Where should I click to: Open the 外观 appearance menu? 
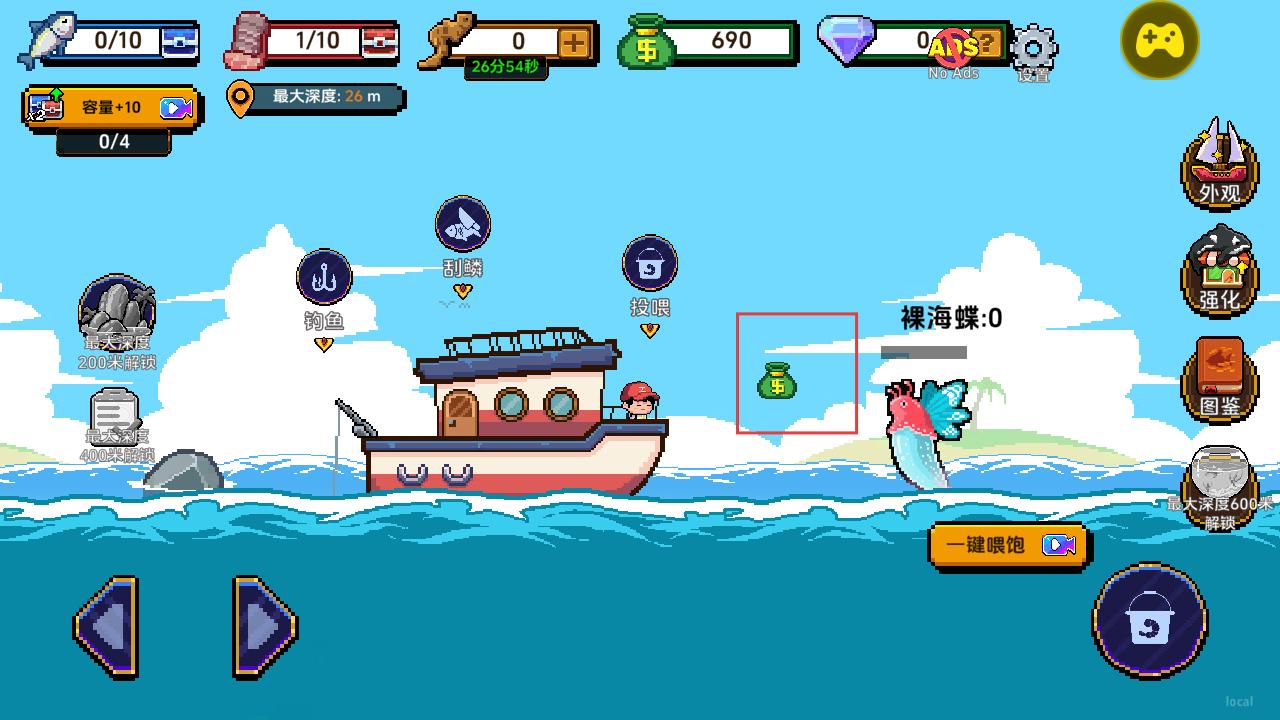(1220, 163)
